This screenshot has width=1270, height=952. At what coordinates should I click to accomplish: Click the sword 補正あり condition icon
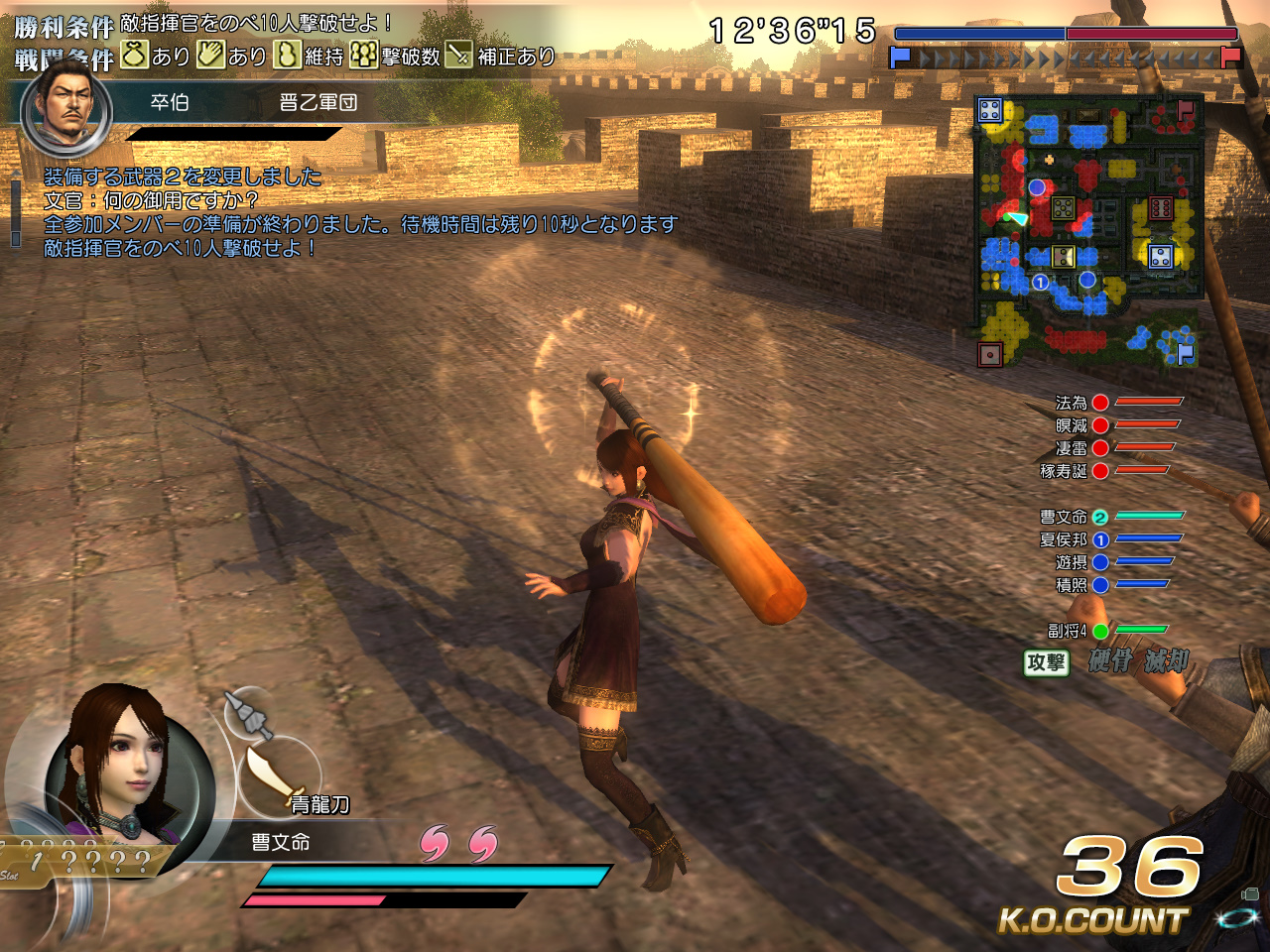click(458, 57)
